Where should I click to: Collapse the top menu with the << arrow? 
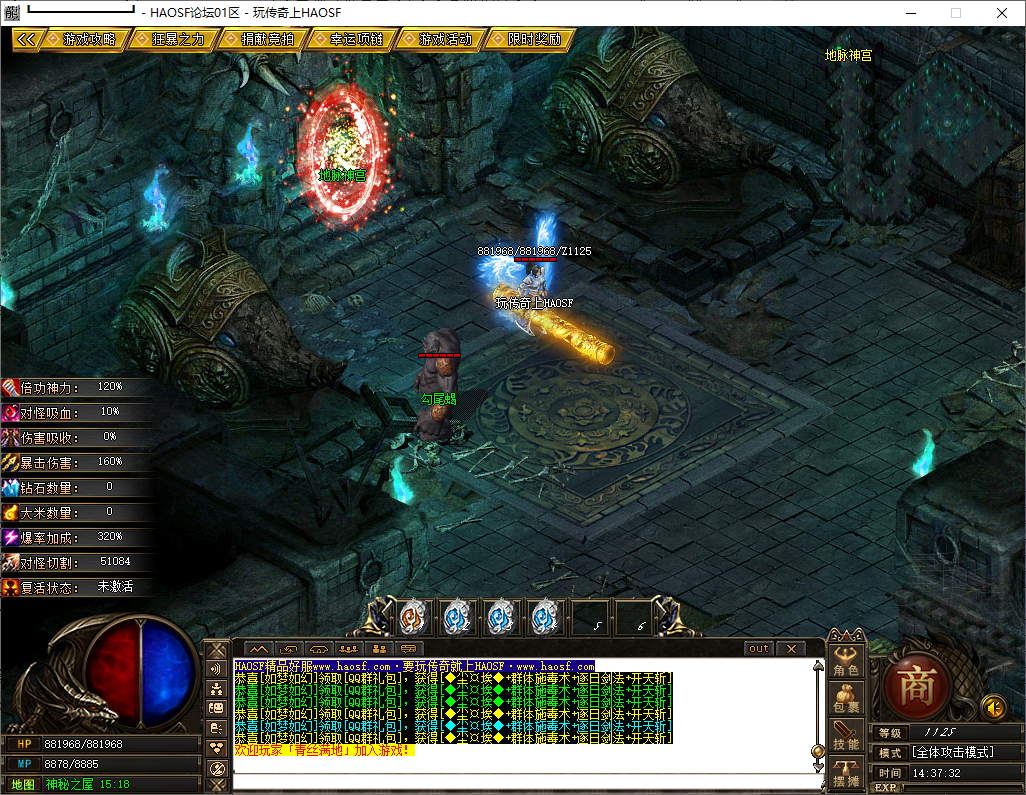[x=26, y=39]
